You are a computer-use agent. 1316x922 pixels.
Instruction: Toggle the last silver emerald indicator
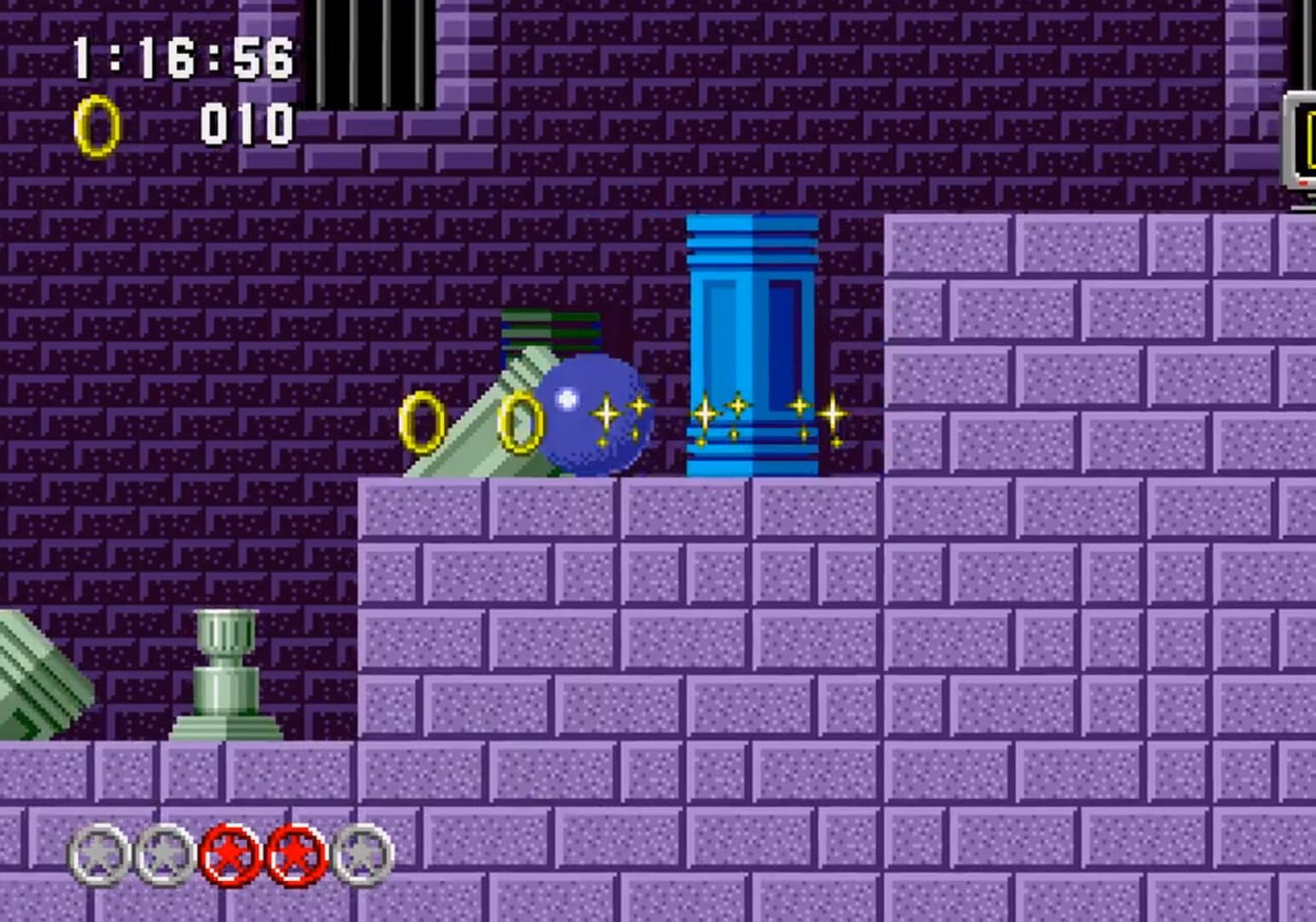pyautogui.click(x=363, y=854)
